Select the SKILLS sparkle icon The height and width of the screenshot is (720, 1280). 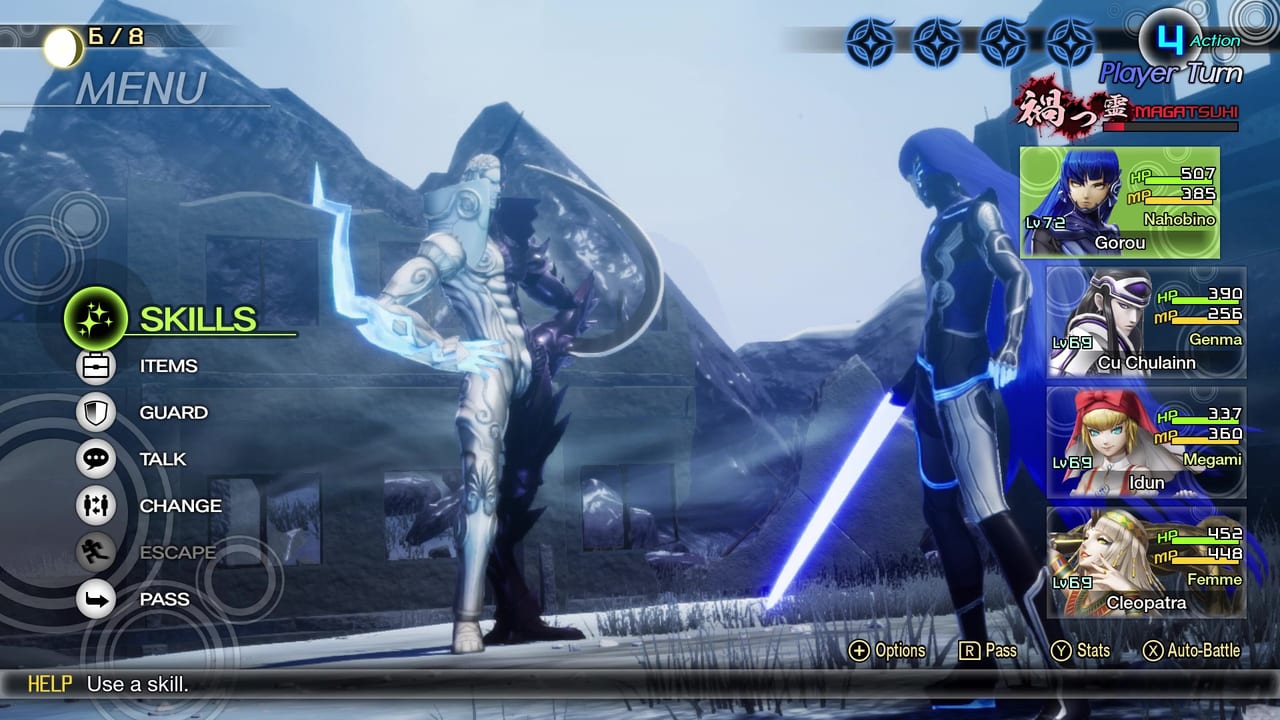coord(96,319)
